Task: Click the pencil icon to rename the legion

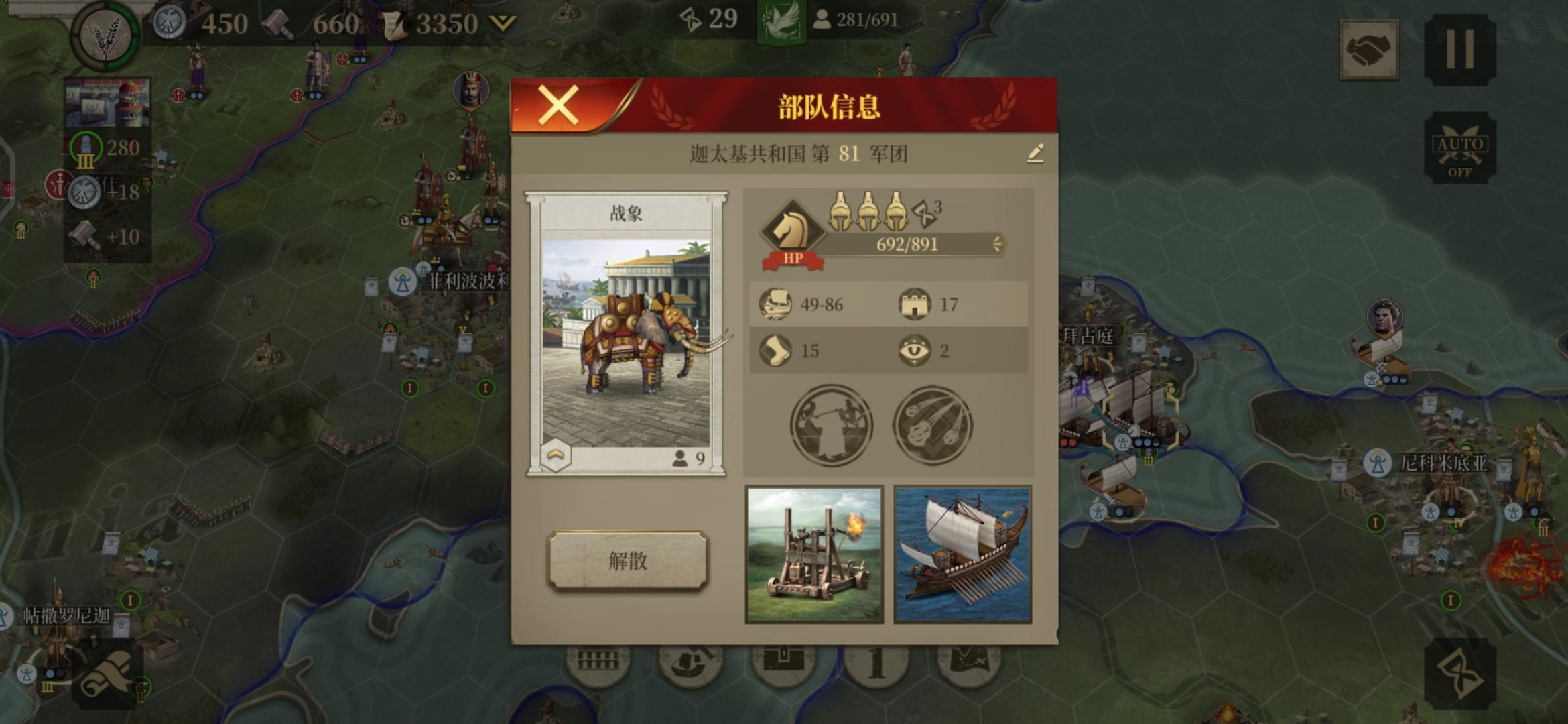Action: coord(1036,153)
